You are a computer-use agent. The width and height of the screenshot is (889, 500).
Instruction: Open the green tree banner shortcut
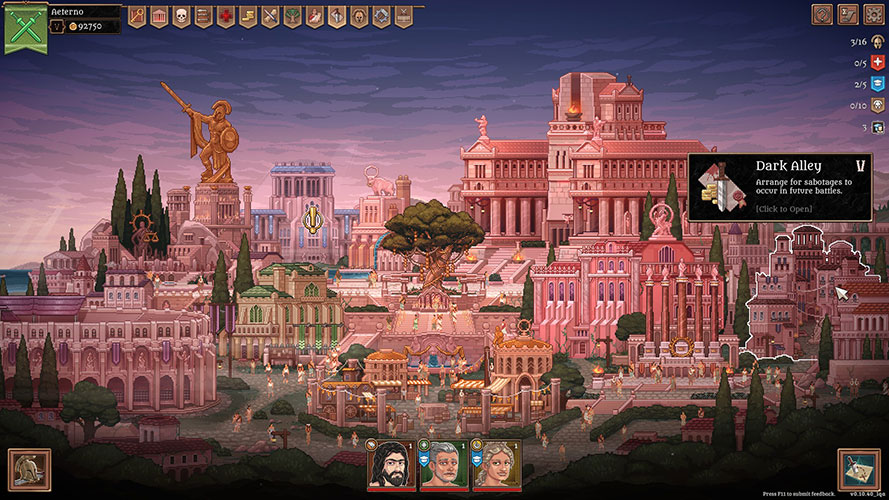tap(292, 16)
